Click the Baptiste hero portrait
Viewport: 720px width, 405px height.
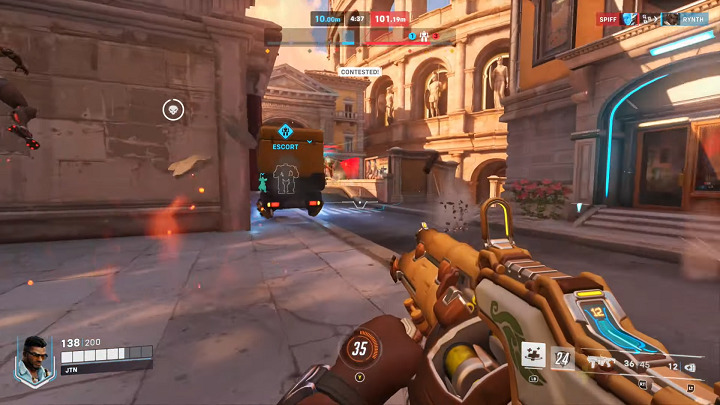tap(33, 359)
